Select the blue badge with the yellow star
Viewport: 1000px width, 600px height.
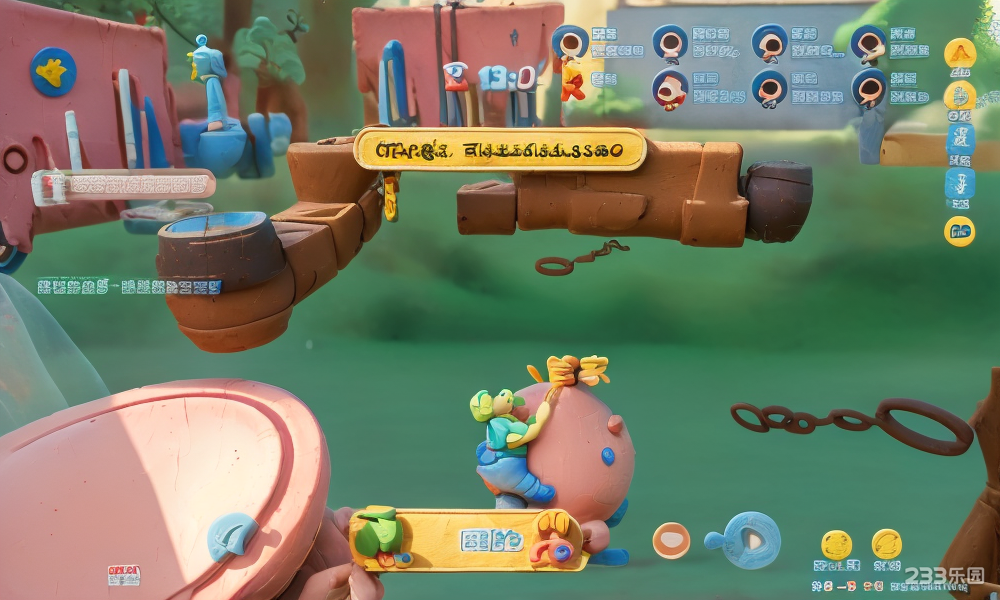tap(53, 72)
